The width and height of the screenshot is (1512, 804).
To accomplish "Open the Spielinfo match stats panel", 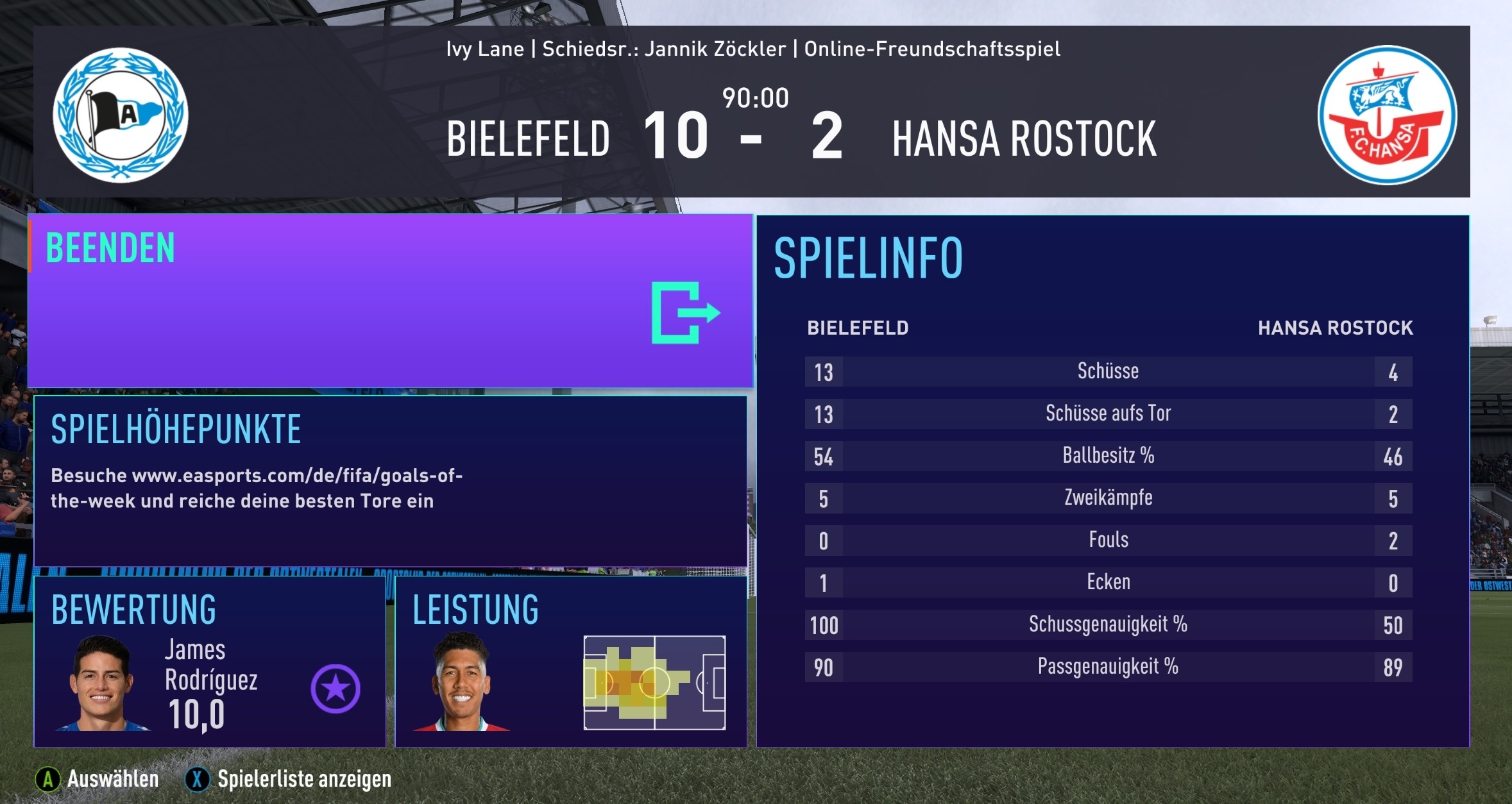I will coord(1112,481).
